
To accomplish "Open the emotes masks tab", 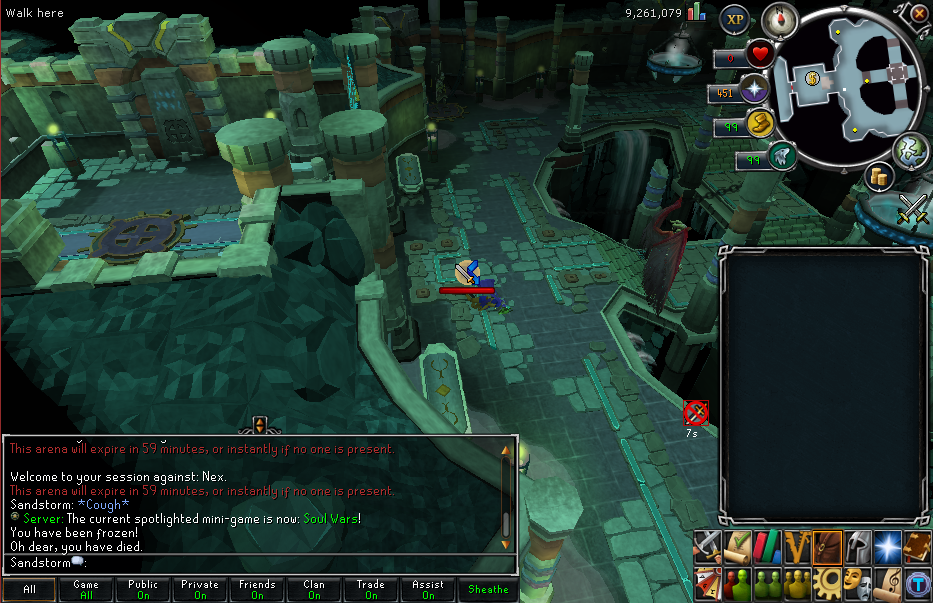I will [x=857, y=581].
